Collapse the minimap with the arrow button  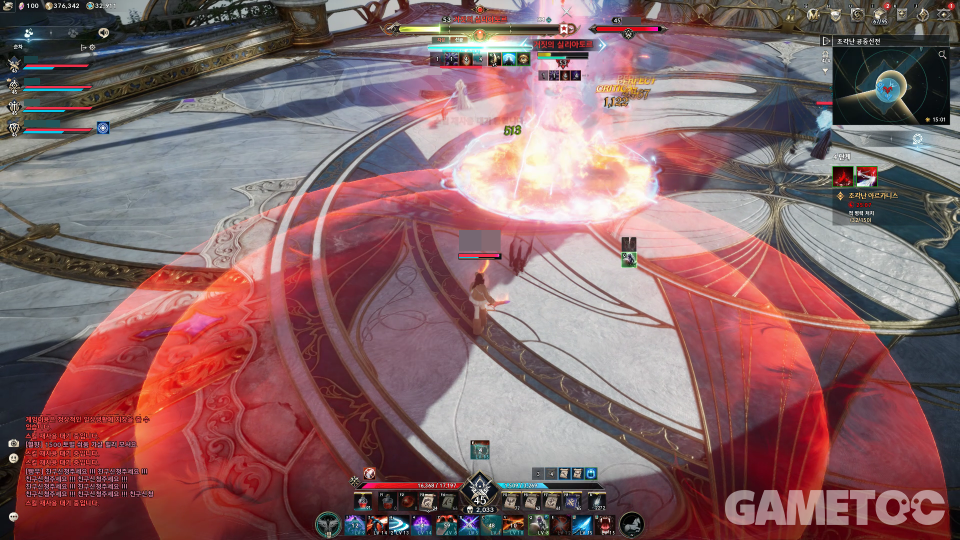click(826, 41)
